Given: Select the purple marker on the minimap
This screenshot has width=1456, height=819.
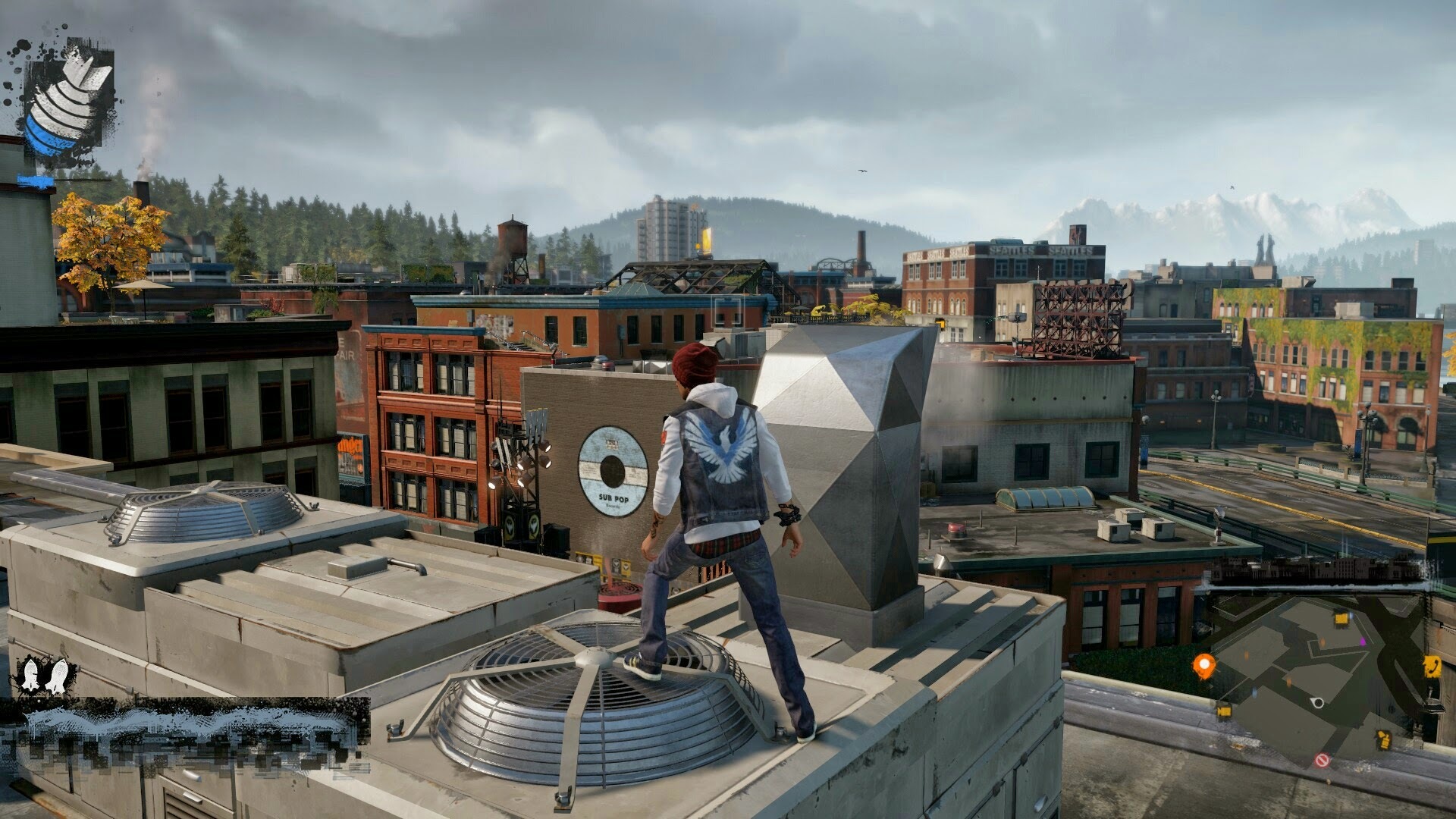Looking at the screenshot, I should tap(1363, 641).
